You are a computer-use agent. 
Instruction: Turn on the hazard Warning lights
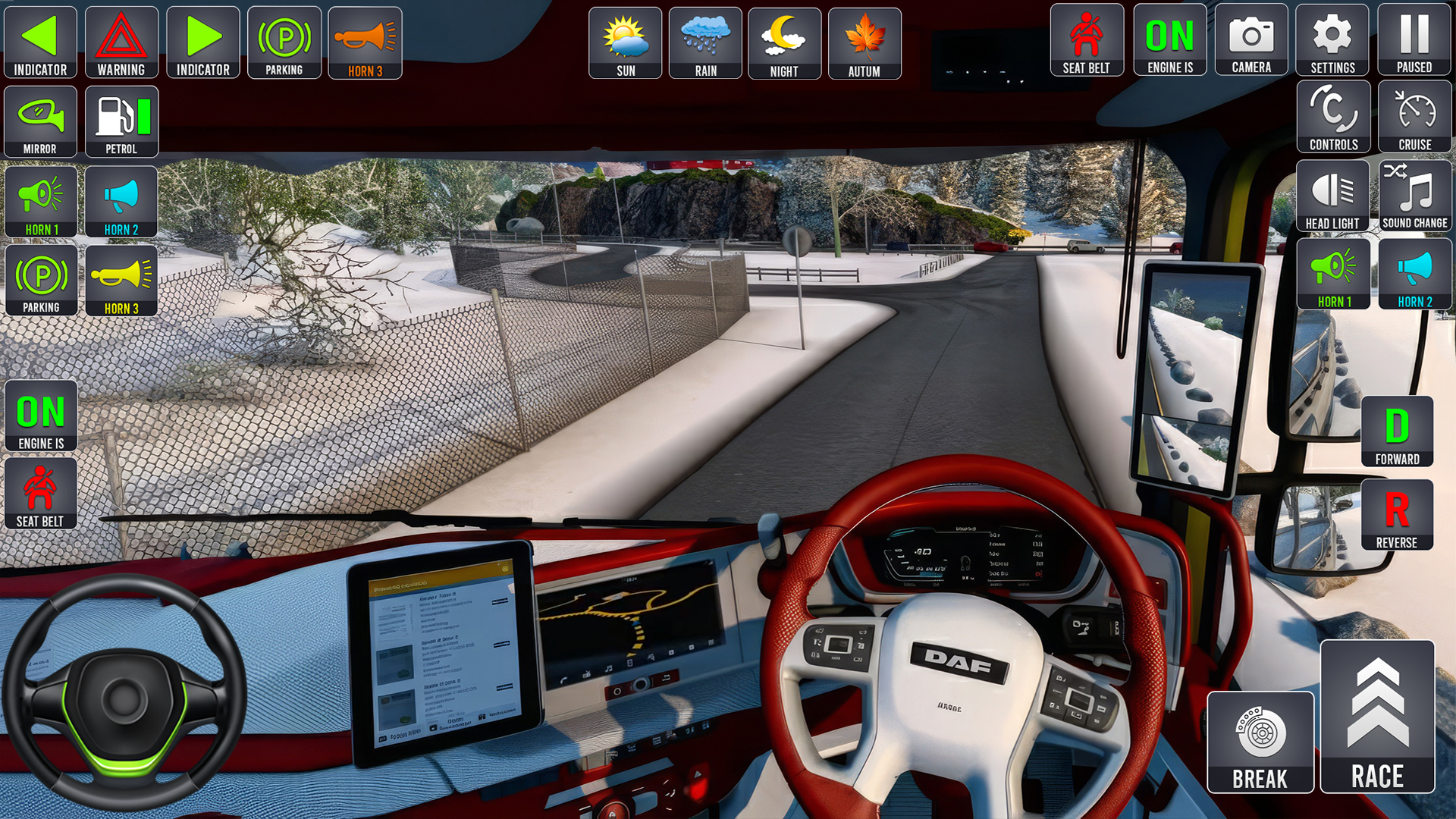[x=121, y=42]
